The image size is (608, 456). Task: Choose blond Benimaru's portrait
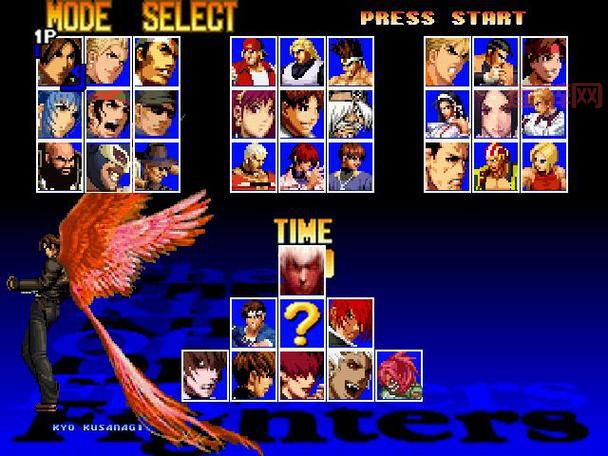coord(108,62)
